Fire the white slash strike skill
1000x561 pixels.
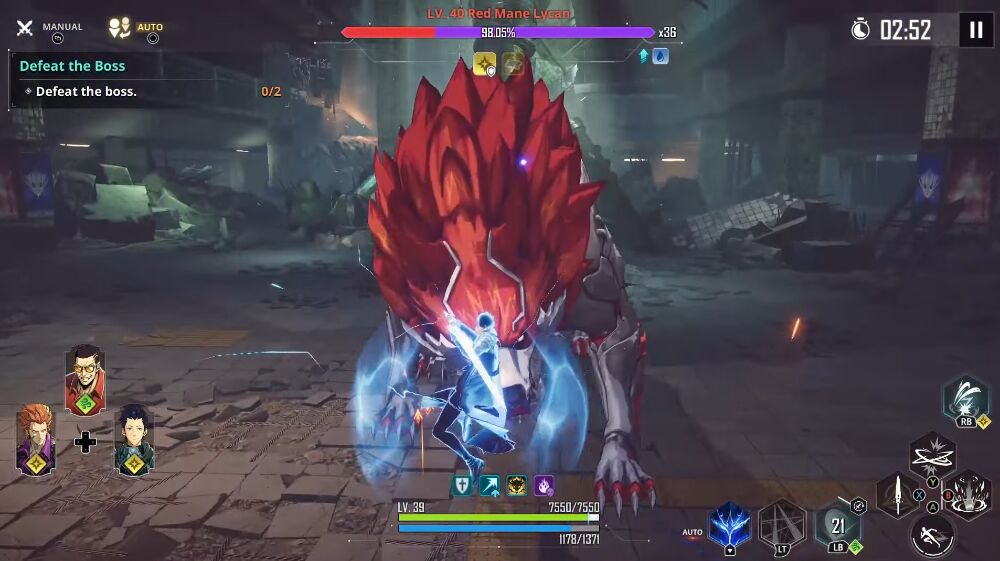point(965,399)
